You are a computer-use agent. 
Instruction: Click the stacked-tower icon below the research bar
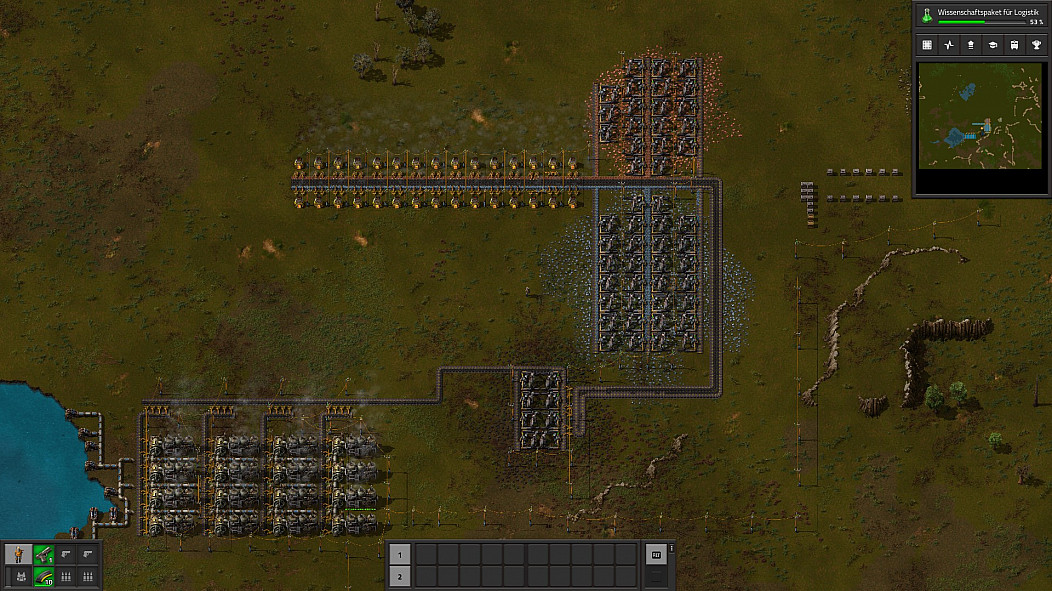(x=971, y=45)
